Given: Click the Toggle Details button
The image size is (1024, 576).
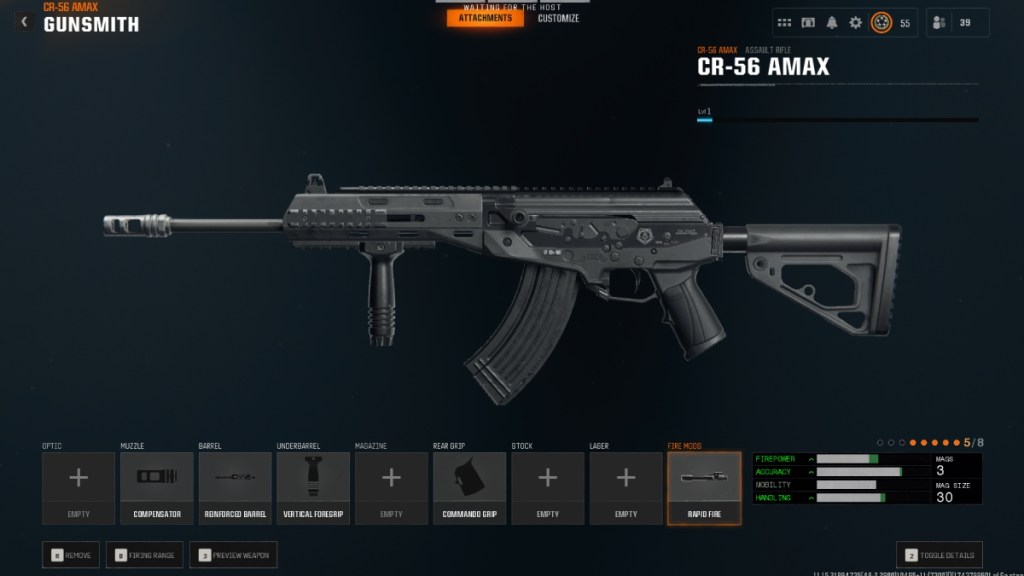Looking at the screenshot, I should (x=939, y=555).
